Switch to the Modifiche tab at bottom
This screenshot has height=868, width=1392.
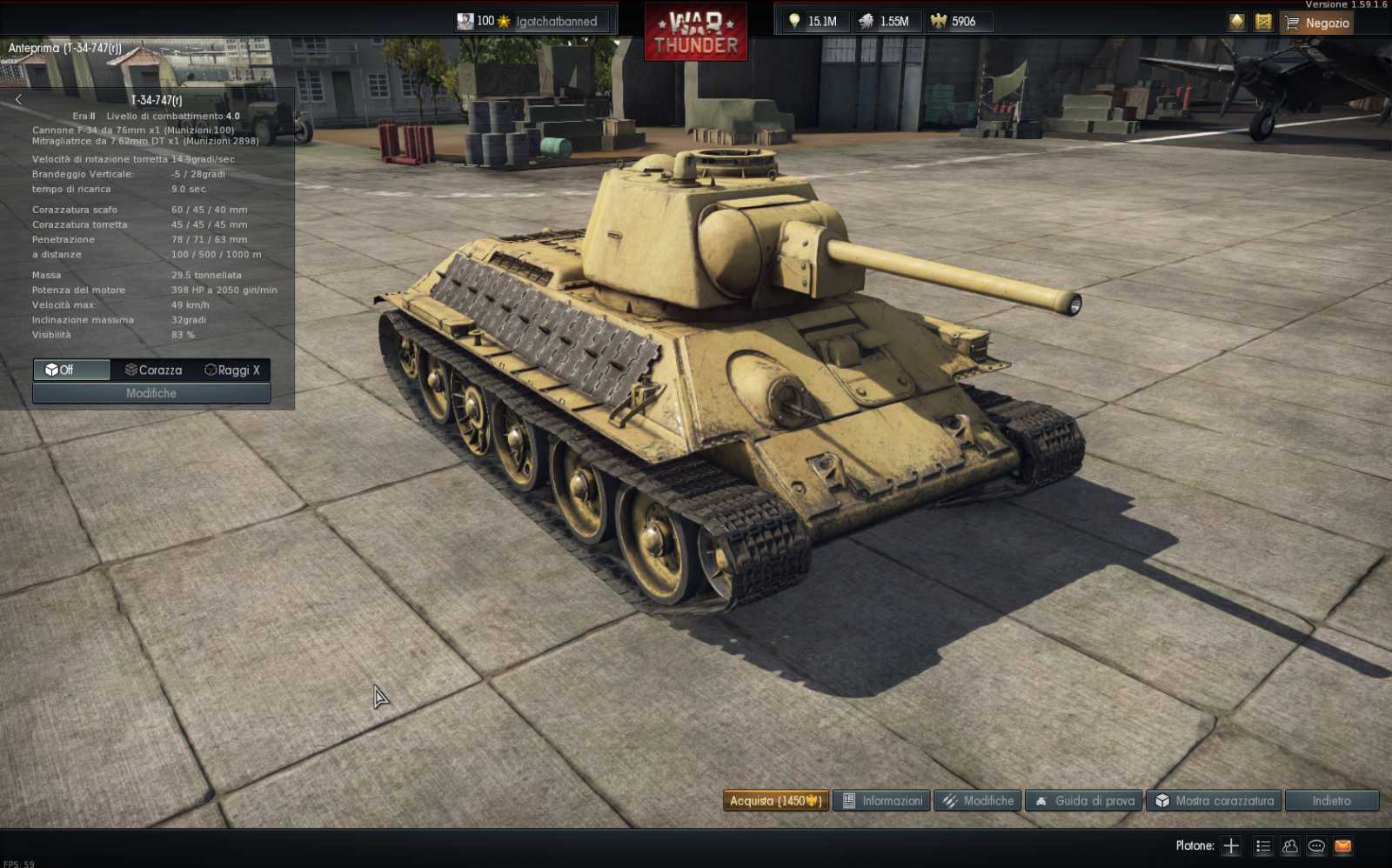pos(977,800)
